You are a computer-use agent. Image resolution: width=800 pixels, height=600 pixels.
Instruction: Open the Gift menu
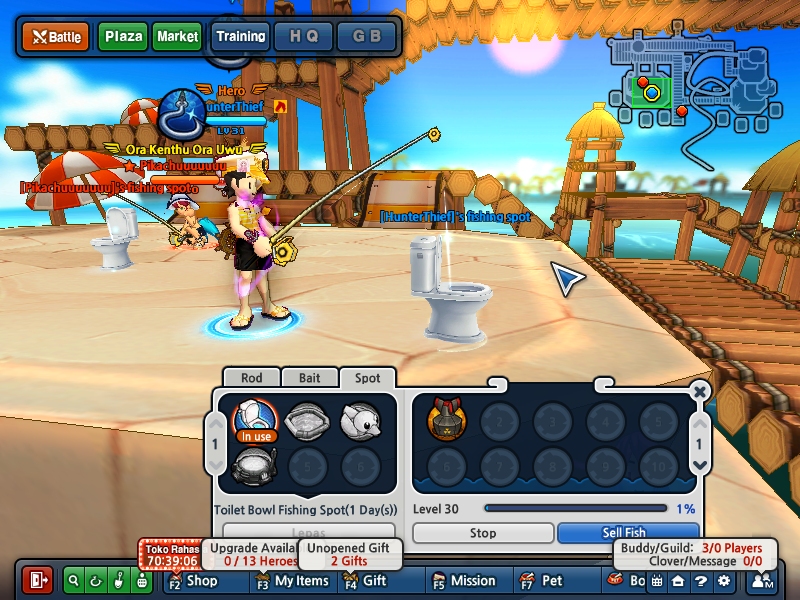tap(366, 580)
